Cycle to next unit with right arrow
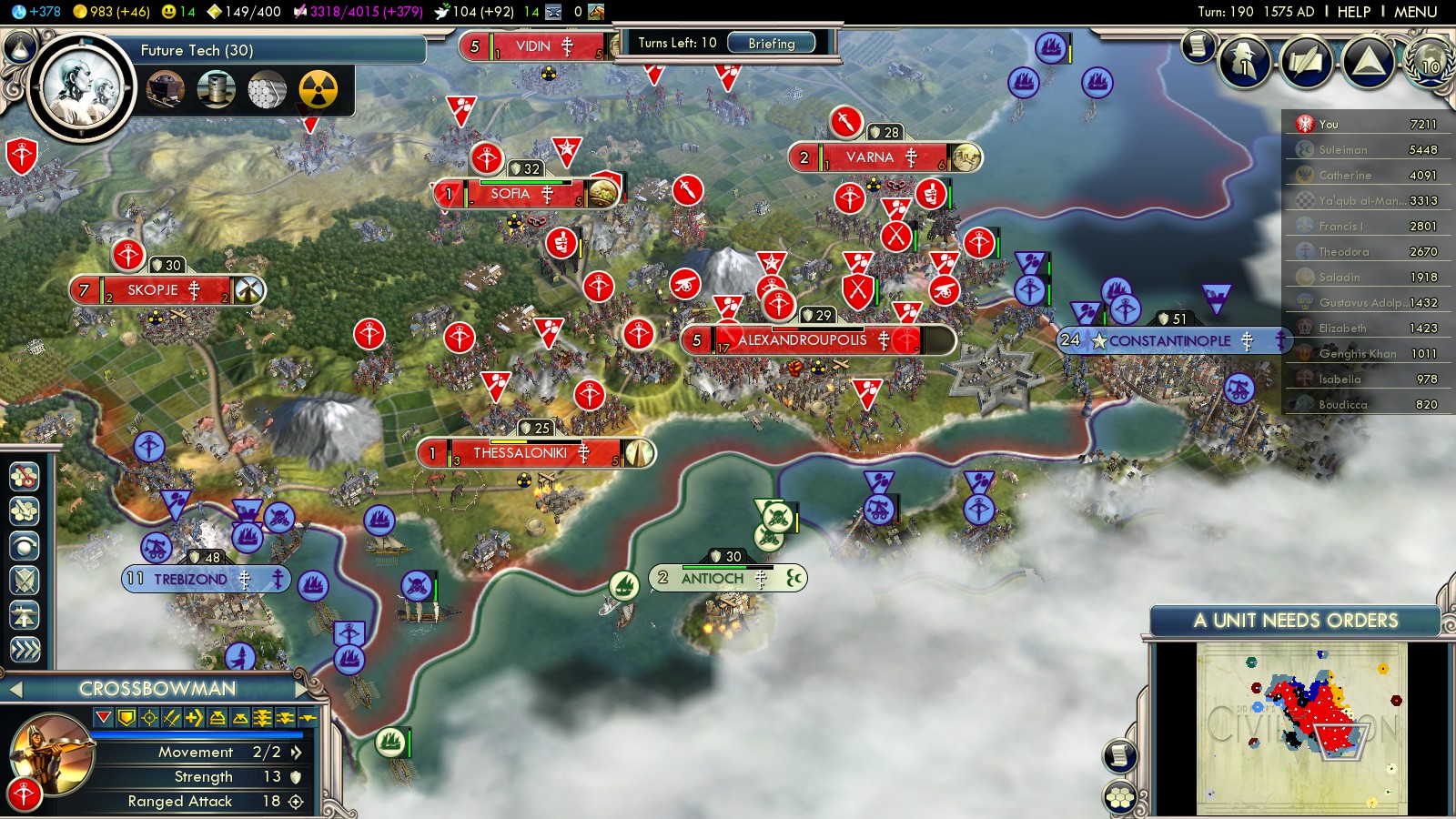This screenshot has width=1456, height=819. (301, 689)
